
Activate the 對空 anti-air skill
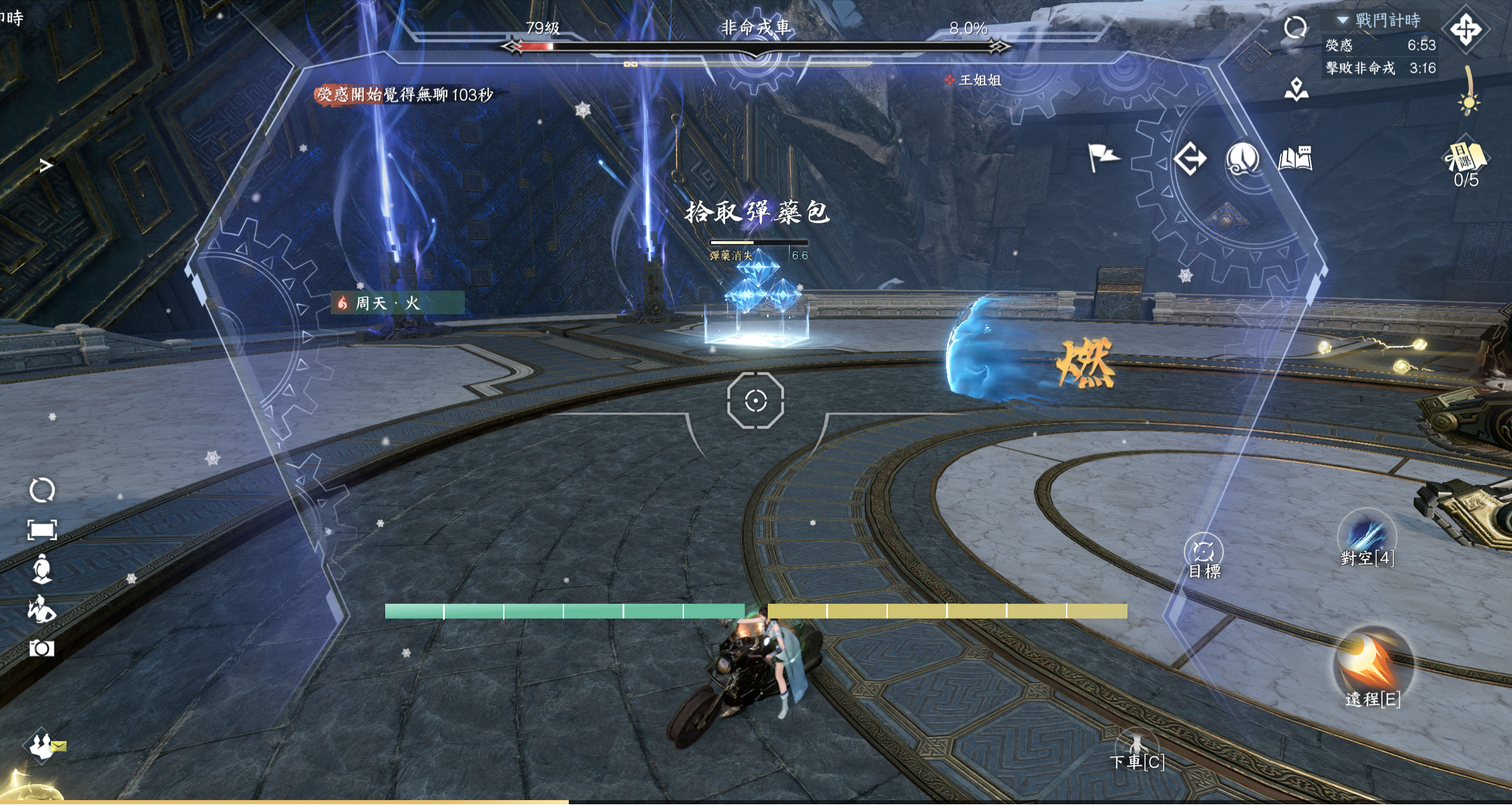coord(1367,536)
